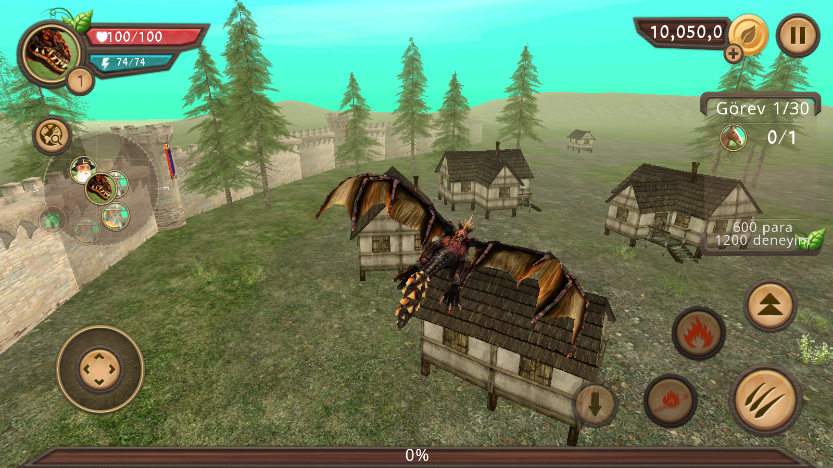Open the map search globe icon
The image size is (833, 468).
coord(50,135)
